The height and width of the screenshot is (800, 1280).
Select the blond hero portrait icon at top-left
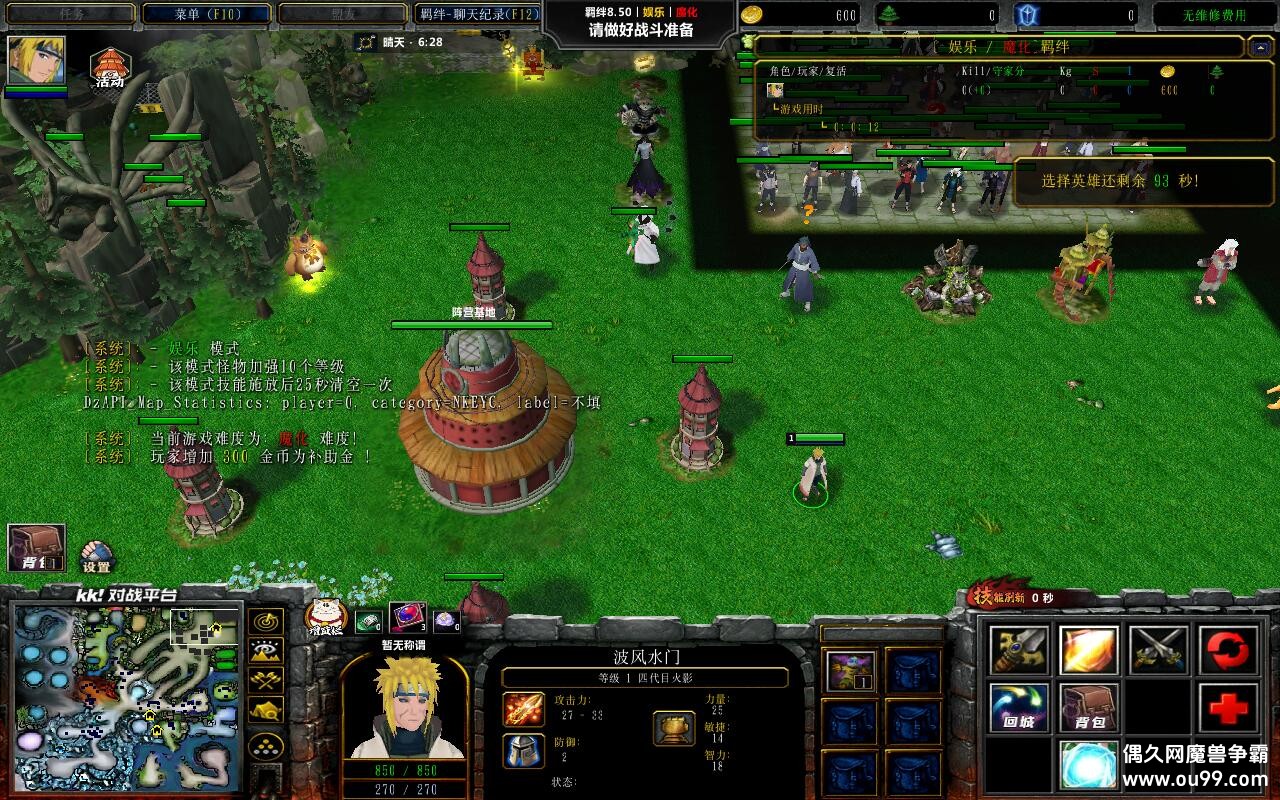[37, 61]
